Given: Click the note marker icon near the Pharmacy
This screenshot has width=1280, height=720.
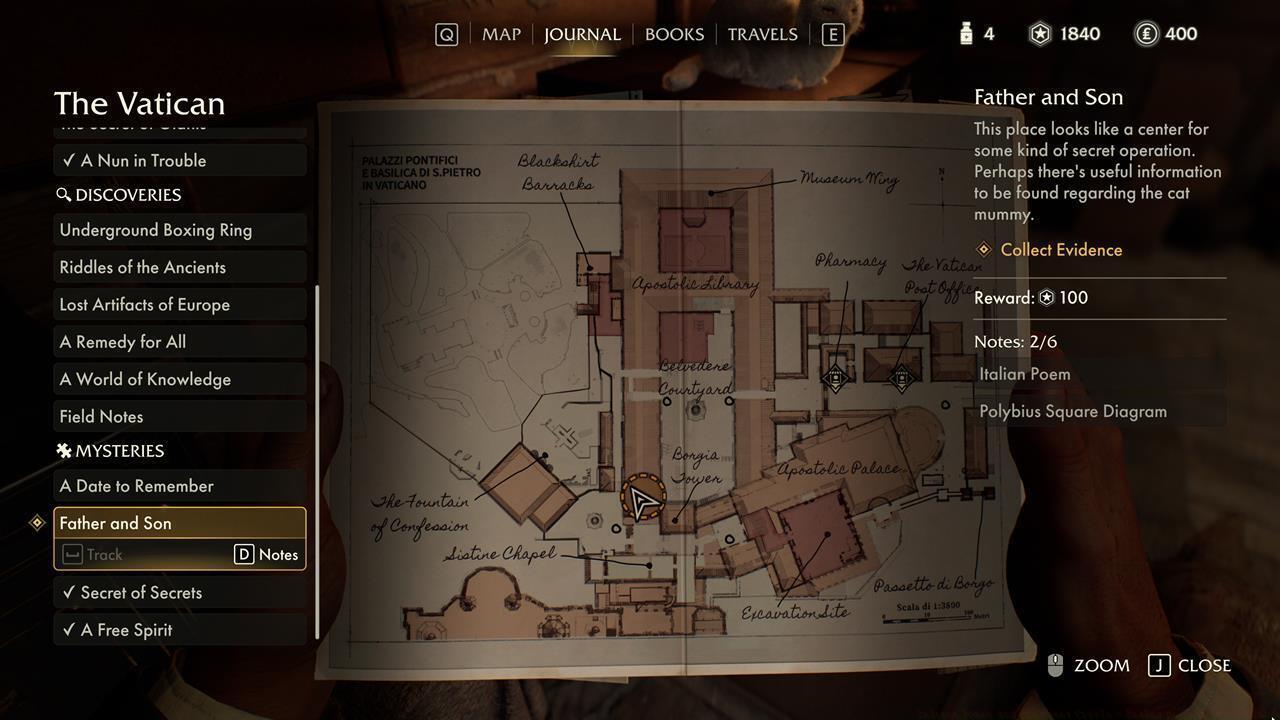Looking at the screenshot, I should pos(837,377).
